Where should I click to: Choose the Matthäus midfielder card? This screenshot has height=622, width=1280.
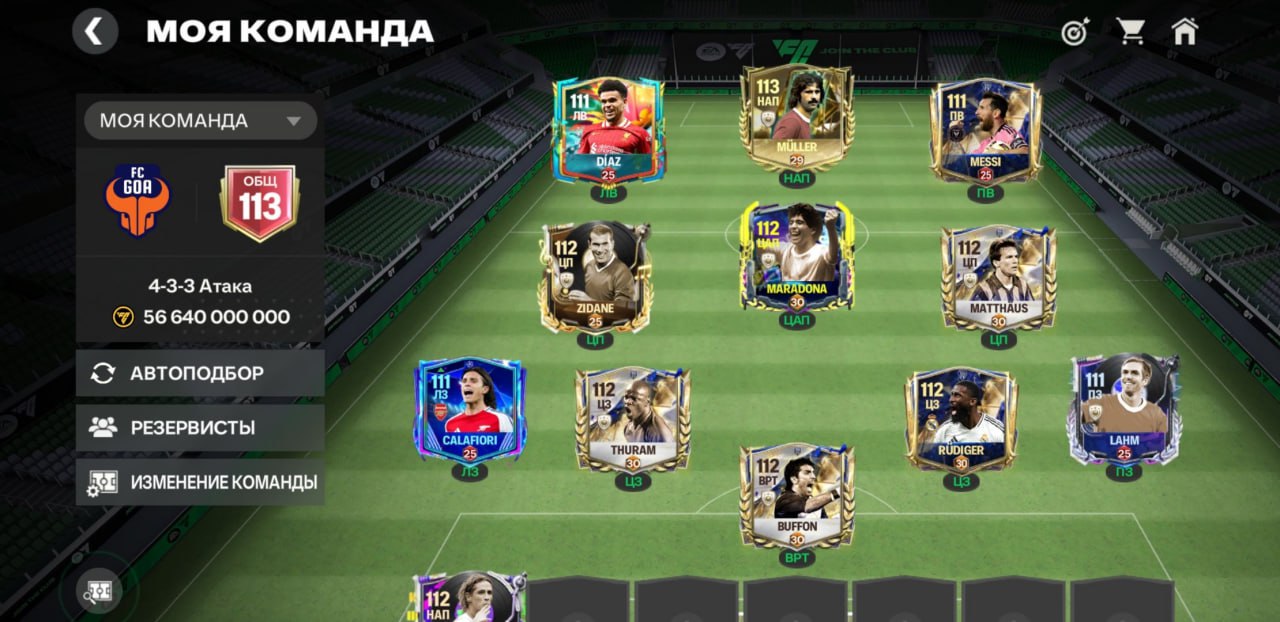point(998,275)
